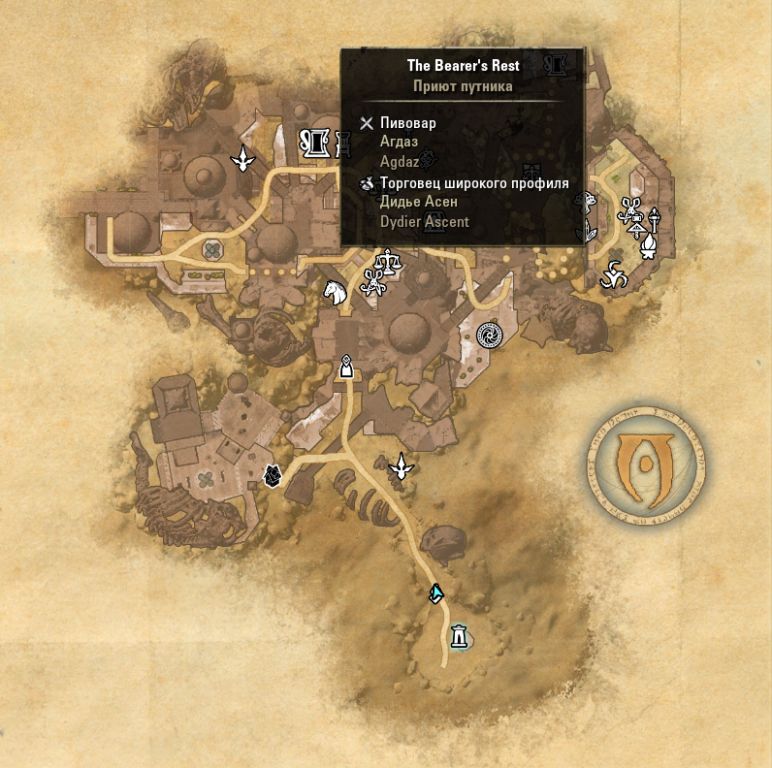Select the hooded figure marker

click(x=347, y=367)
